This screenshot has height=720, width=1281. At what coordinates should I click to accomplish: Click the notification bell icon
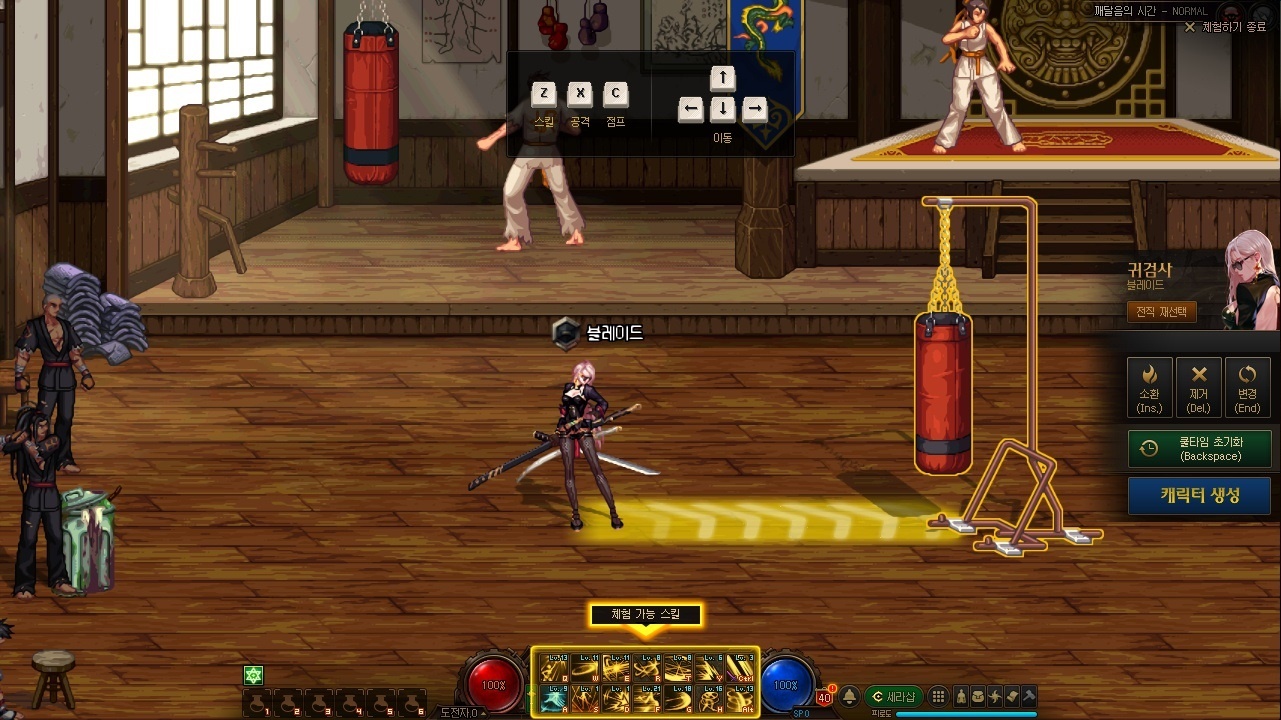(x=849, y=697)
